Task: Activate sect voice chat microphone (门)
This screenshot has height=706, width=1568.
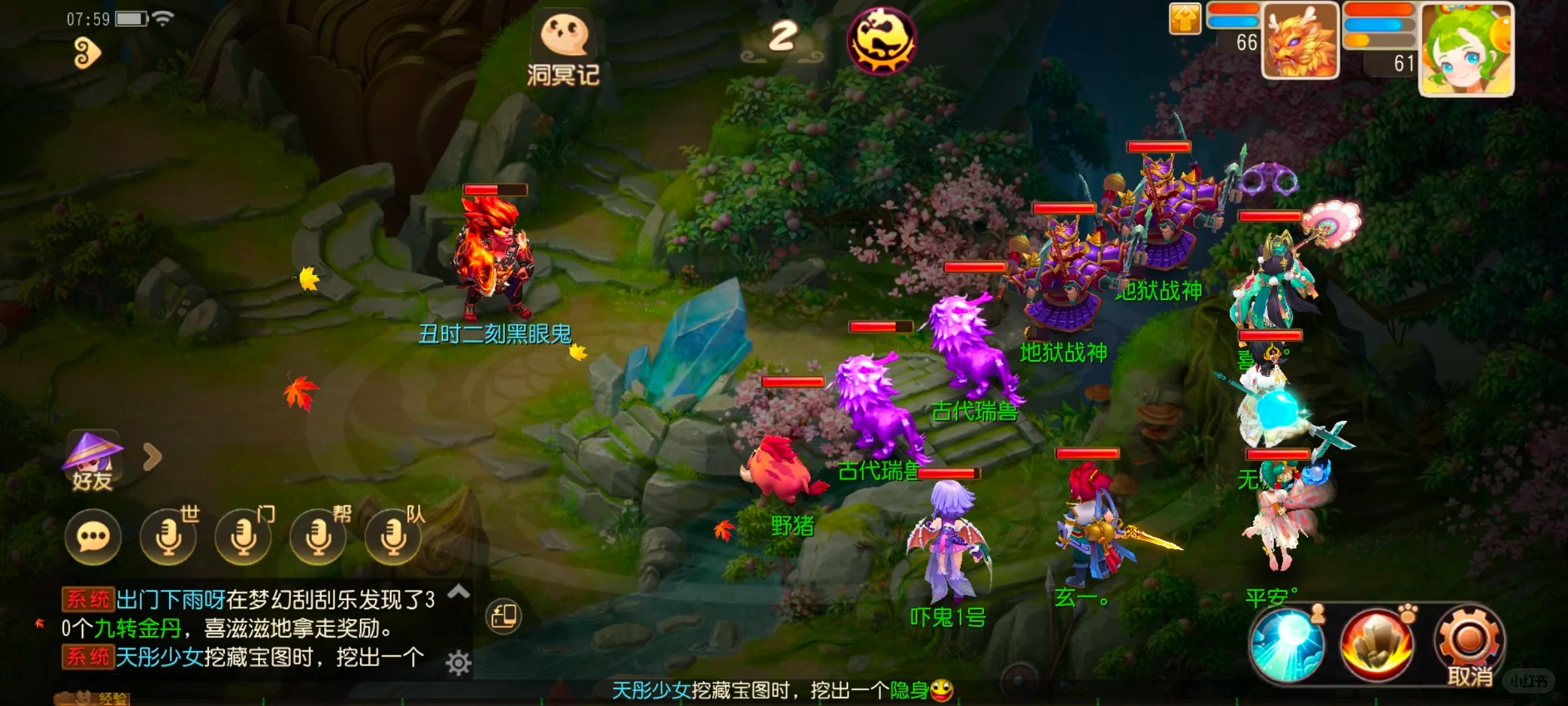Action: click(244, 537)
